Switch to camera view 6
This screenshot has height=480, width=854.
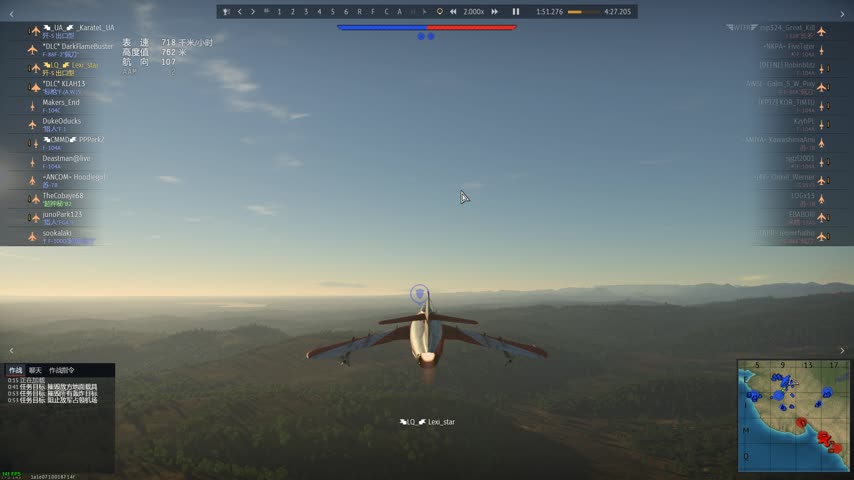click(346, 12)
